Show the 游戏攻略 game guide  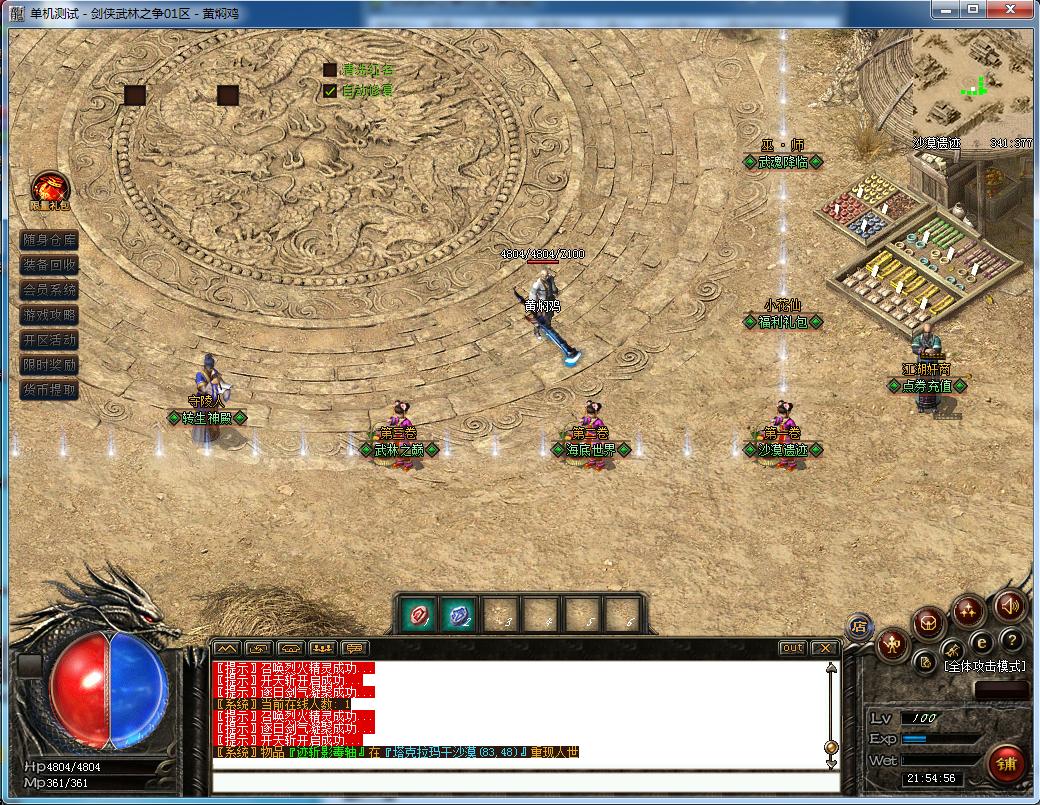[x=49, y=315]
